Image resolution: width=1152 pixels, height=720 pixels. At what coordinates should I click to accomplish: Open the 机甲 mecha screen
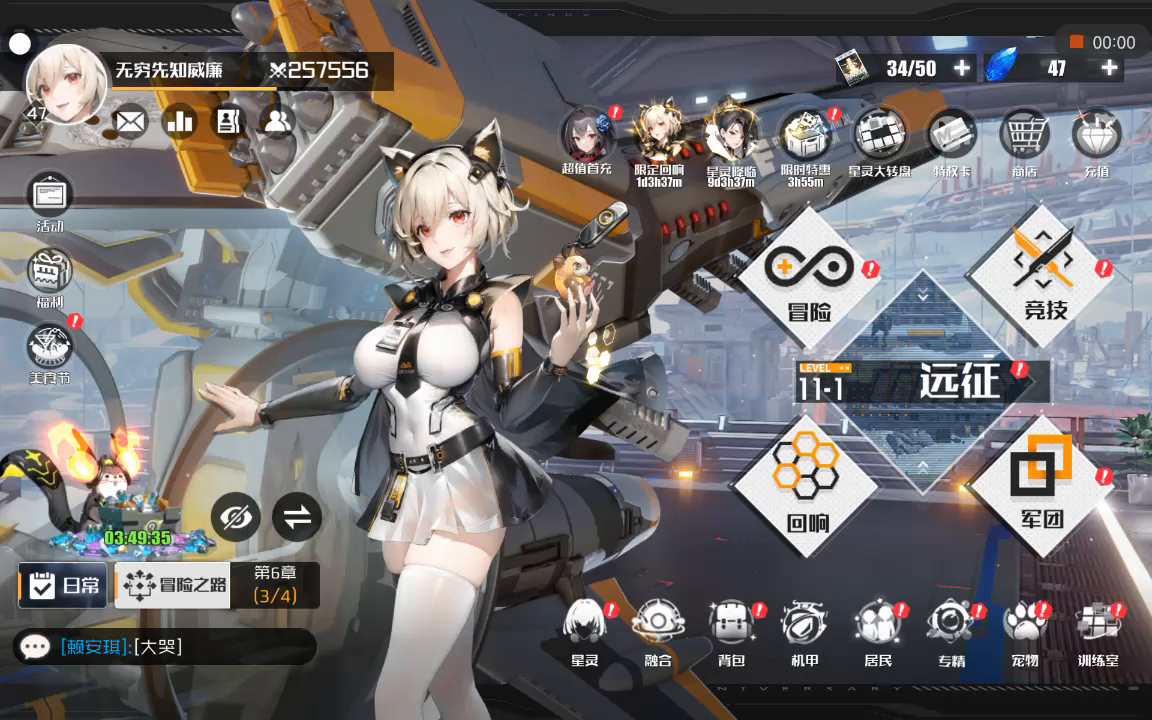click(804, 630)
